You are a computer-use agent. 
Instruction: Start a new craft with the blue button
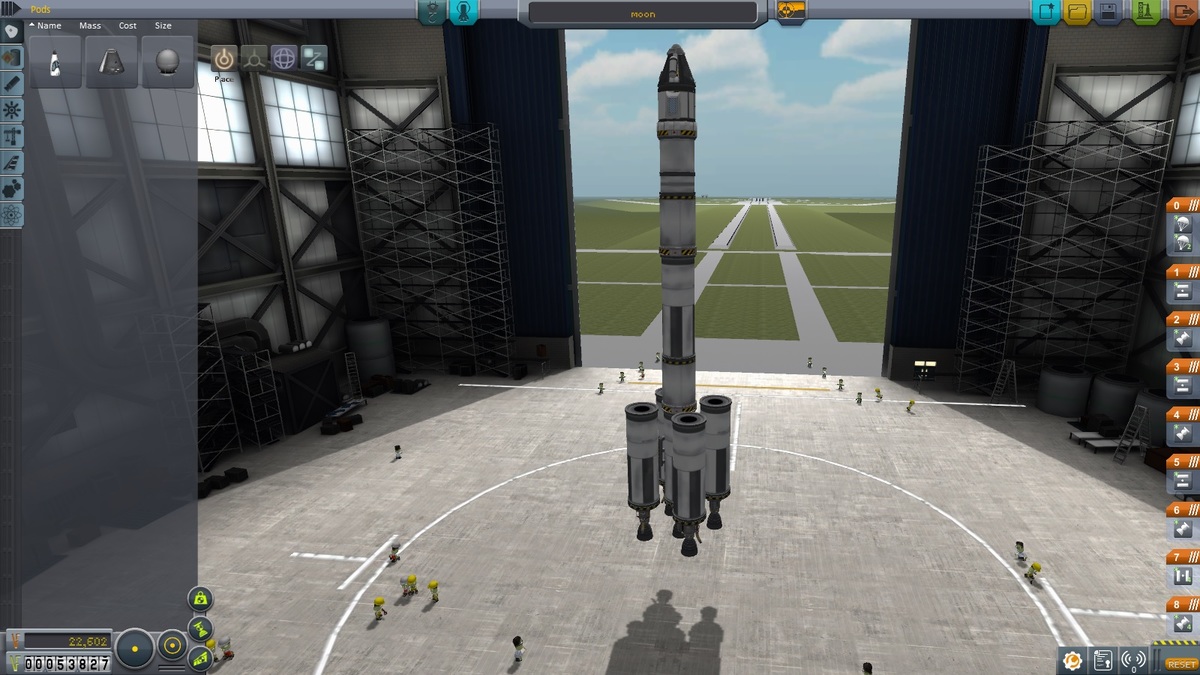pyautogui.click(x=1047, y=12)
